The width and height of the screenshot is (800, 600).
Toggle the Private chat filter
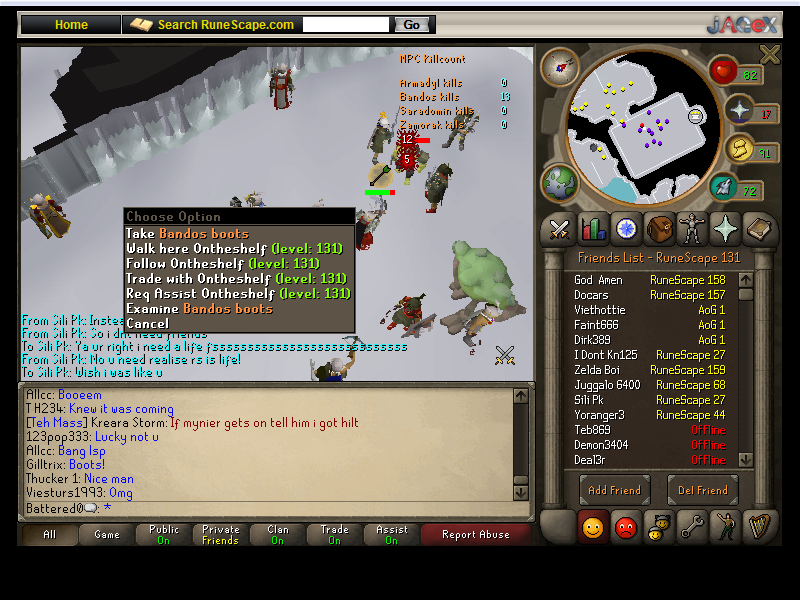point(221,534)
